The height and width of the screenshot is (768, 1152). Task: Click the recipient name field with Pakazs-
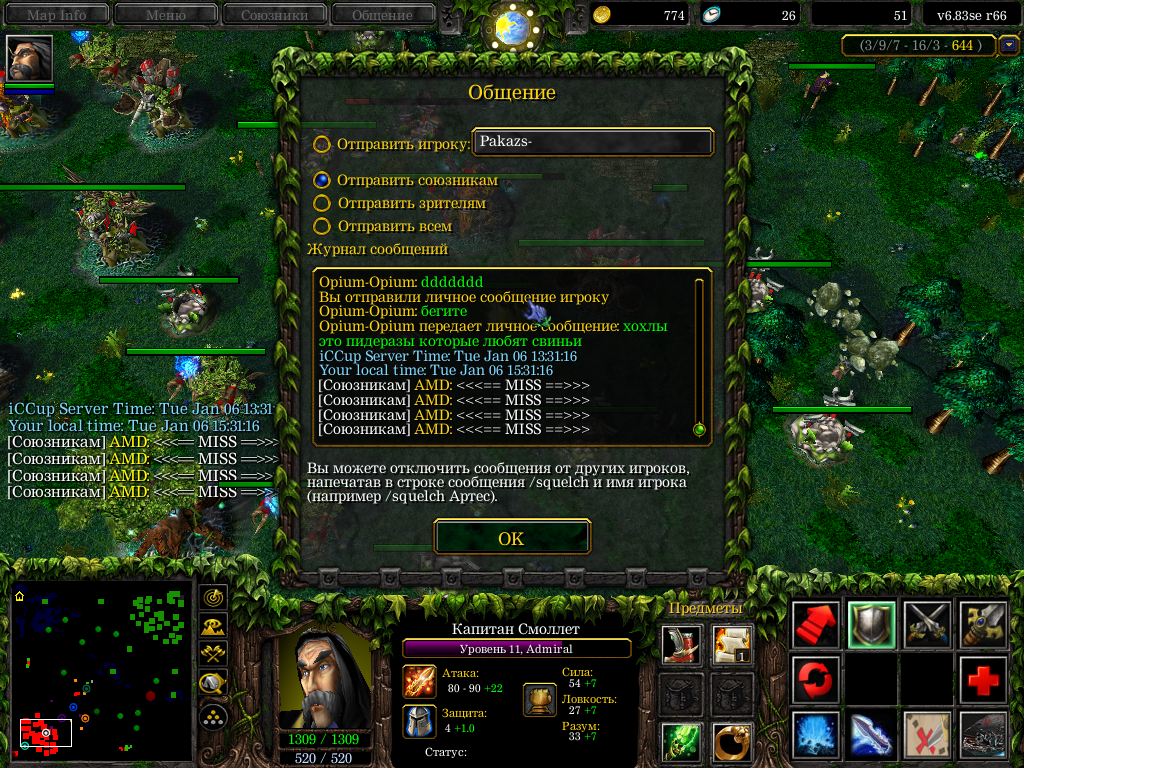pos(593,143)
